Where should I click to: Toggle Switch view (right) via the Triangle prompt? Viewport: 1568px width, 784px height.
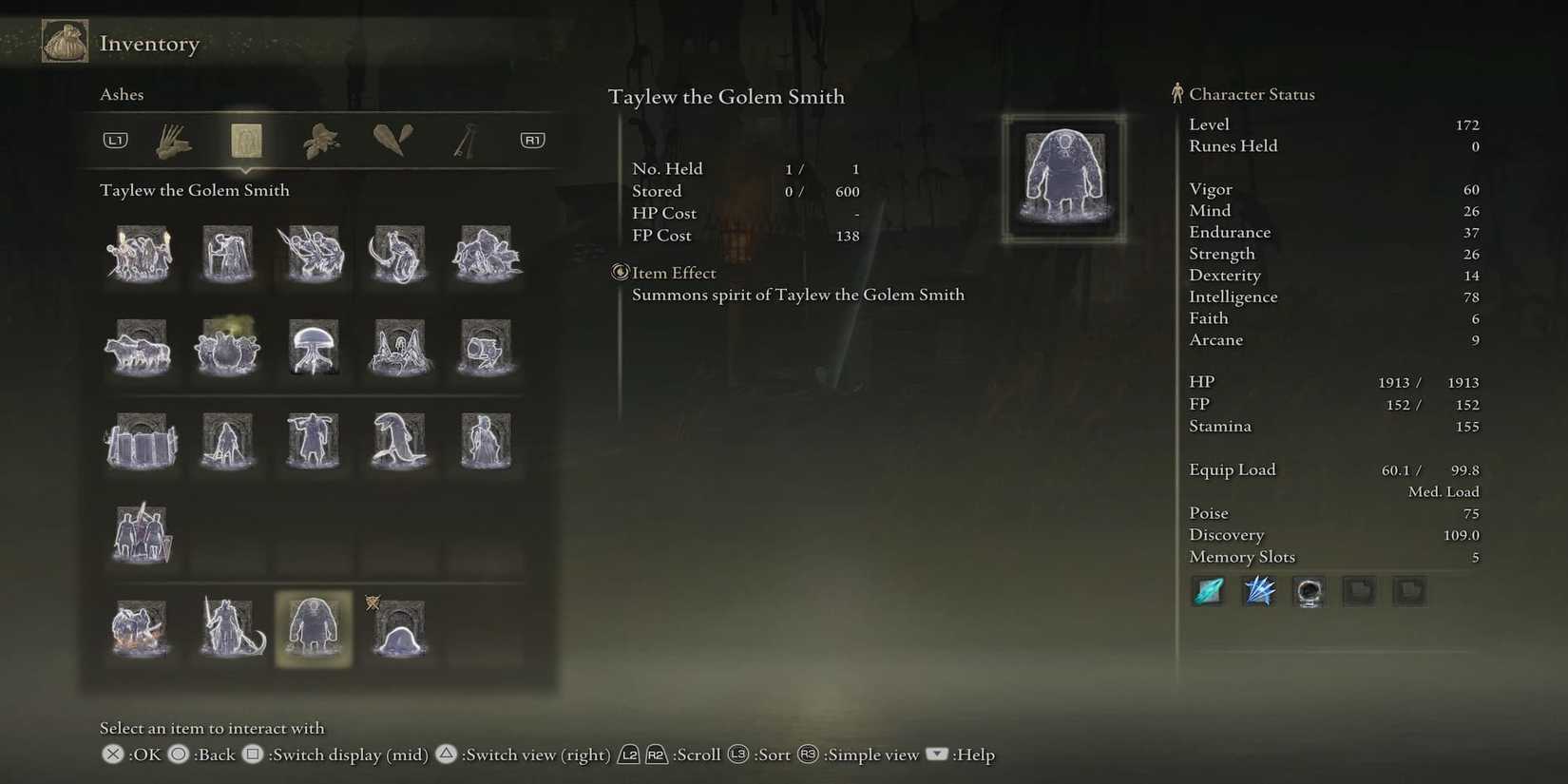[447, 754]
